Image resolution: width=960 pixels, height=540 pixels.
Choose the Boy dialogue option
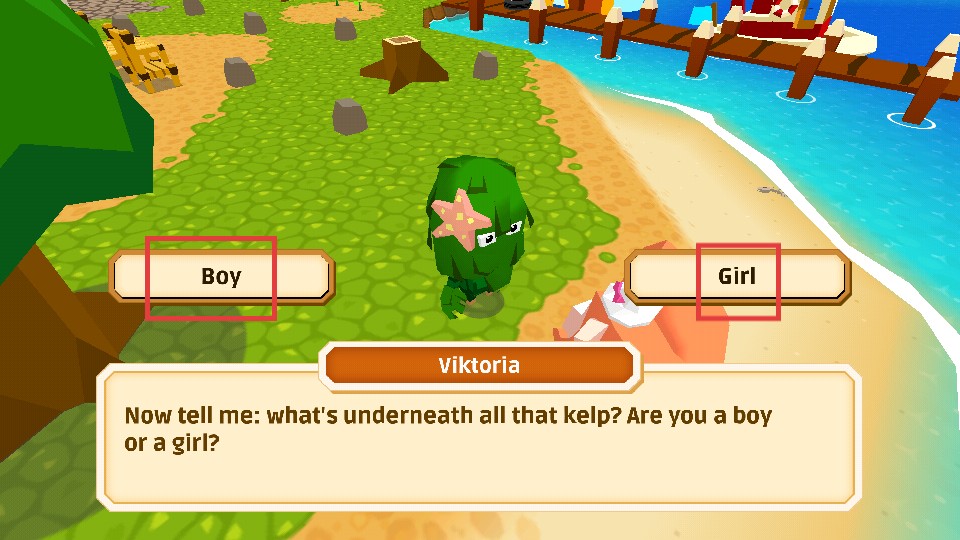pyautogui.click(x=221, y=277)
